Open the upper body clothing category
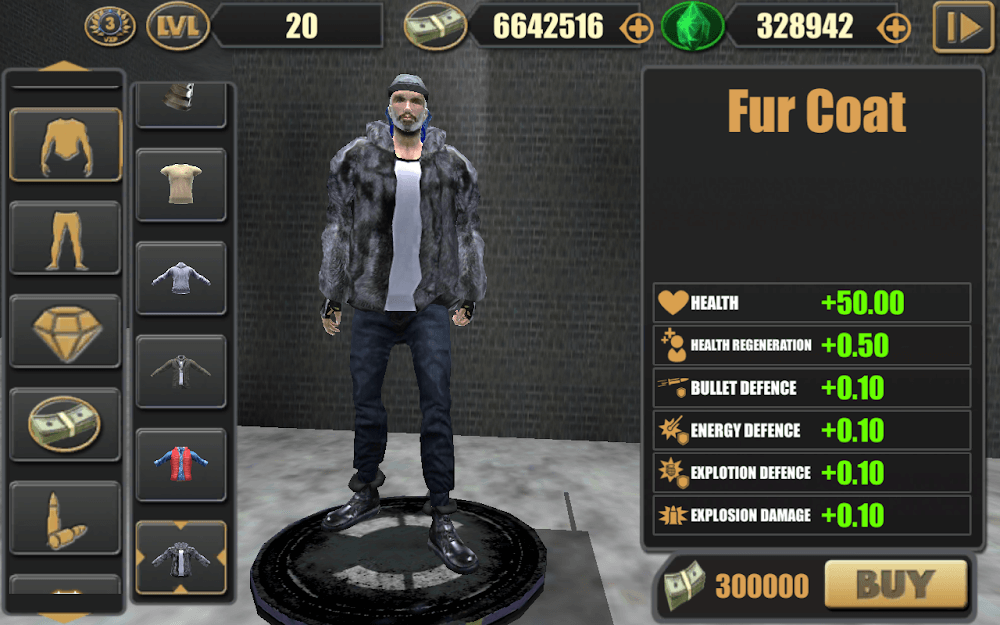The image size is (1000, 625). click(66, 145)
